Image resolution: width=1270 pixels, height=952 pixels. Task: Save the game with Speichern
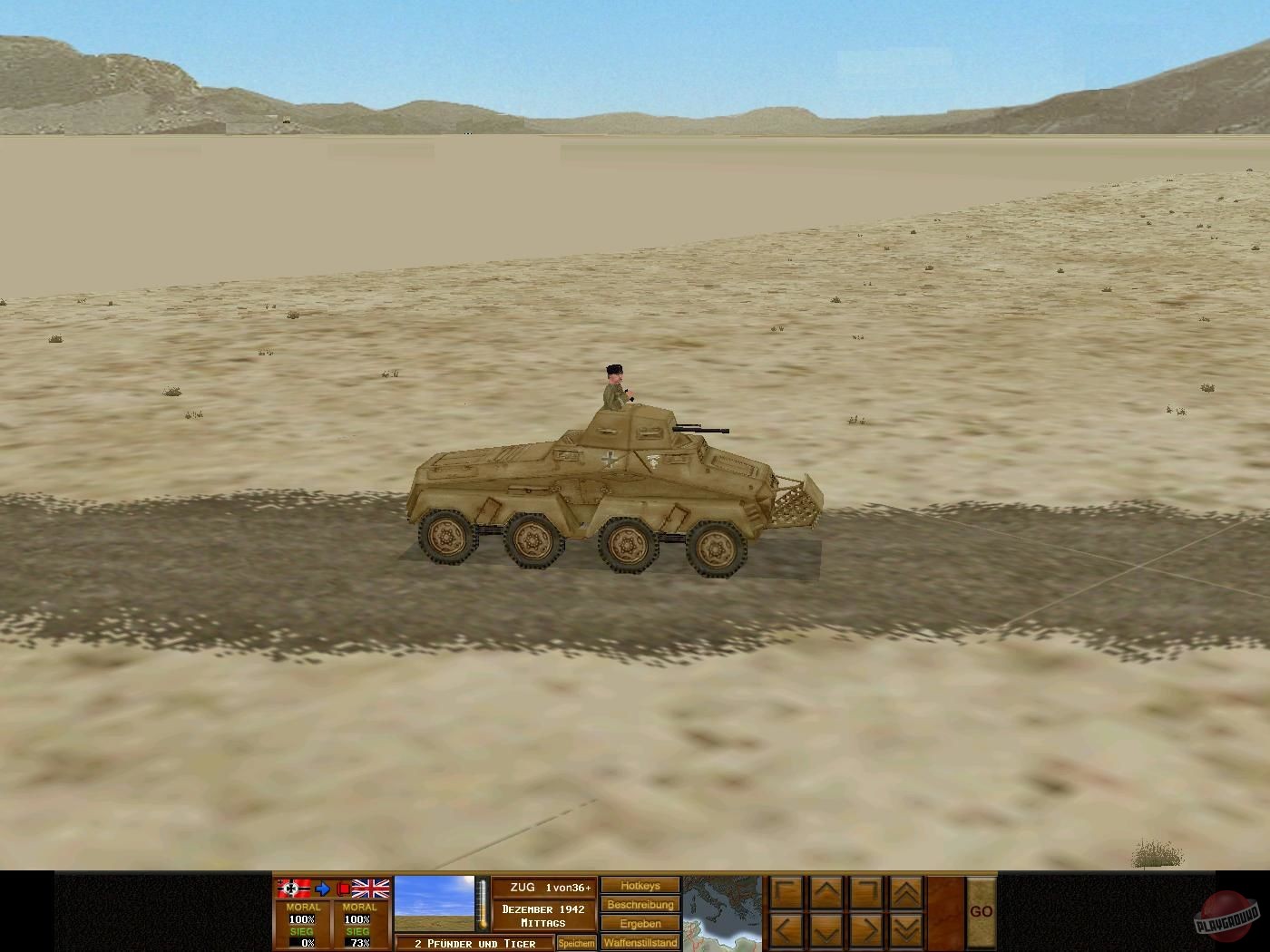[x=576, y=943]
